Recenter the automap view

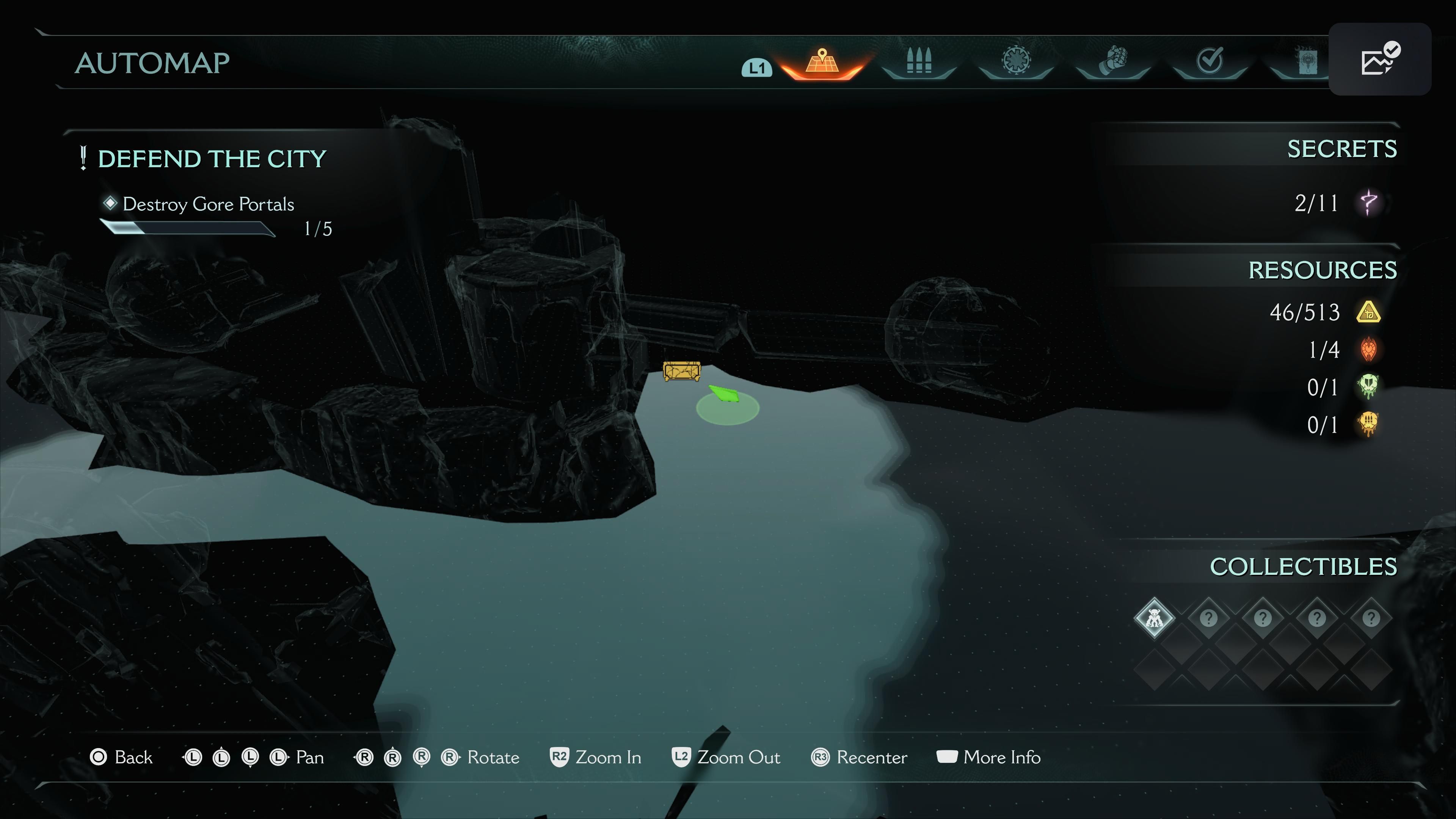858,758
